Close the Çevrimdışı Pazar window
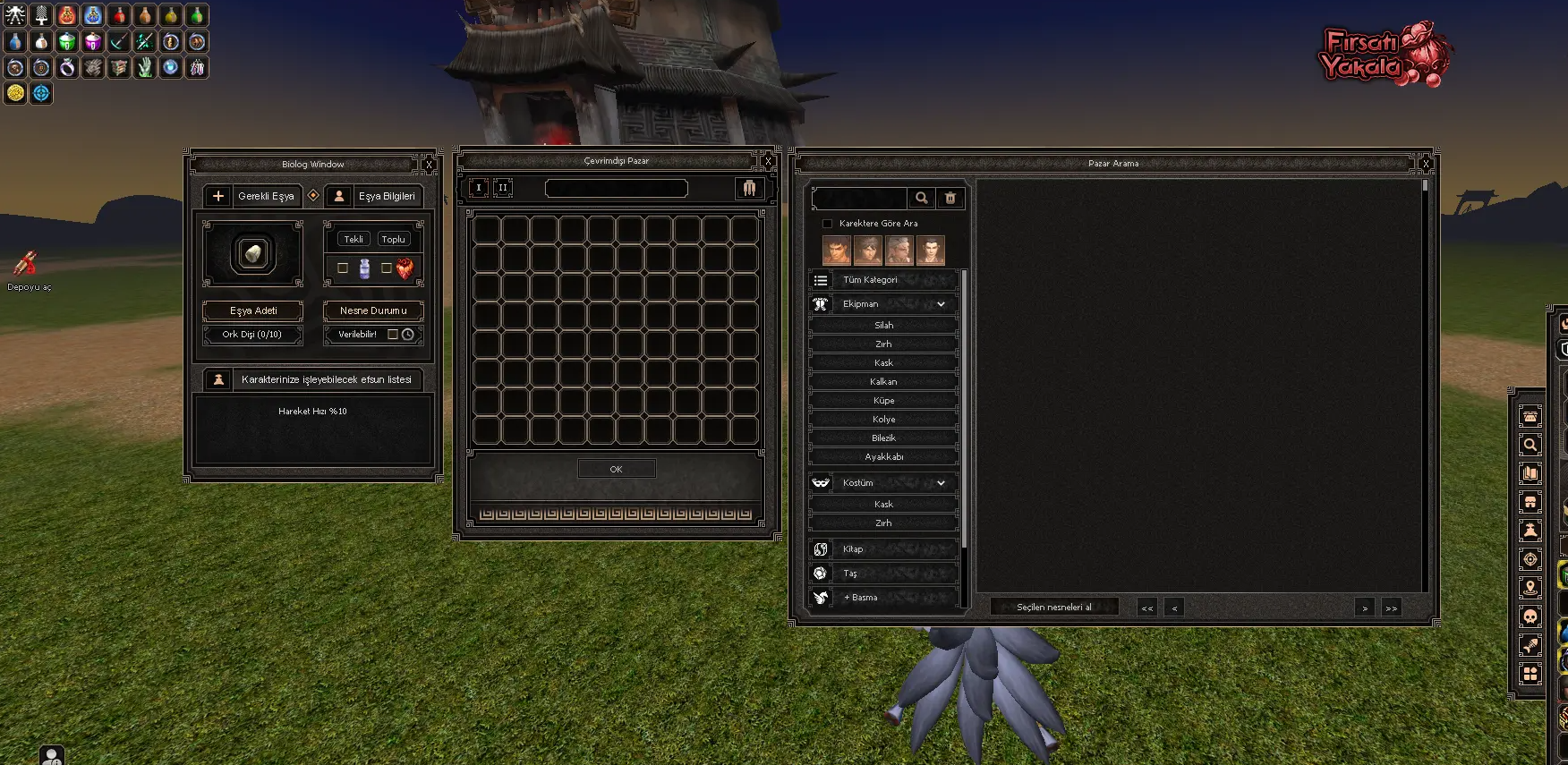The image size is (1568, 765). 768,162
